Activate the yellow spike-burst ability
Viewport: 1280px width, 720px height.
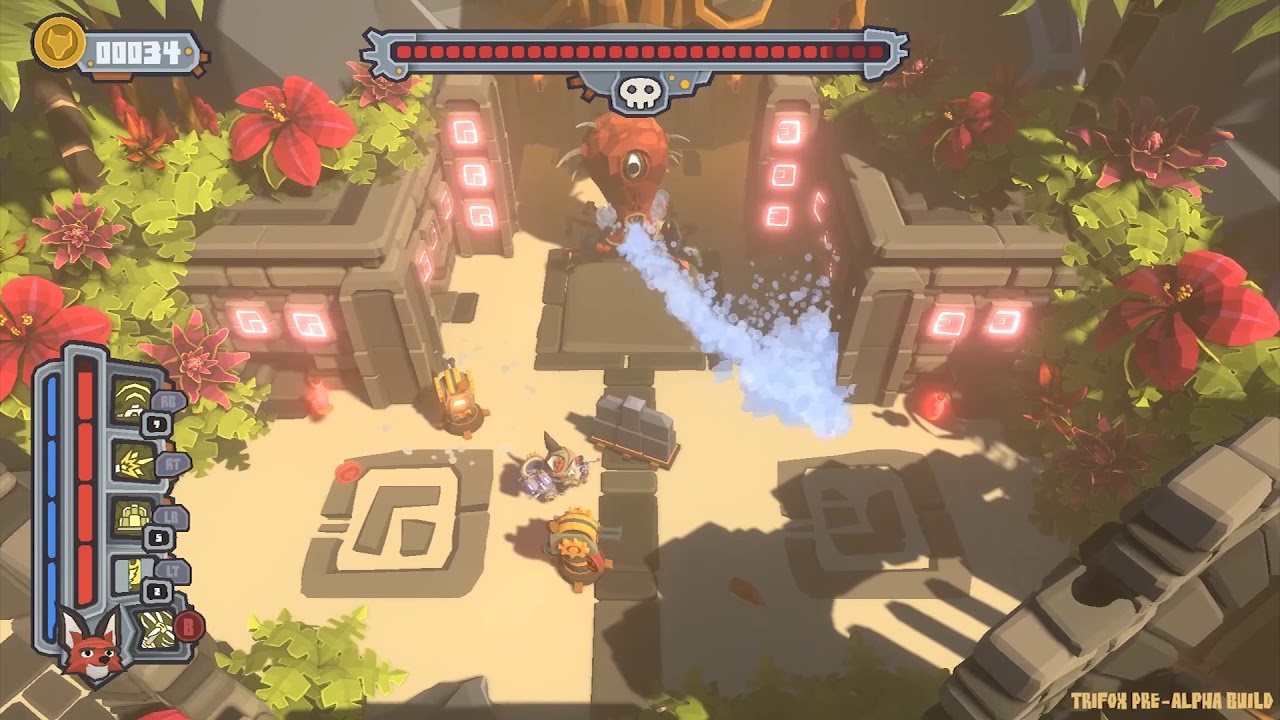tap(131, 461)
